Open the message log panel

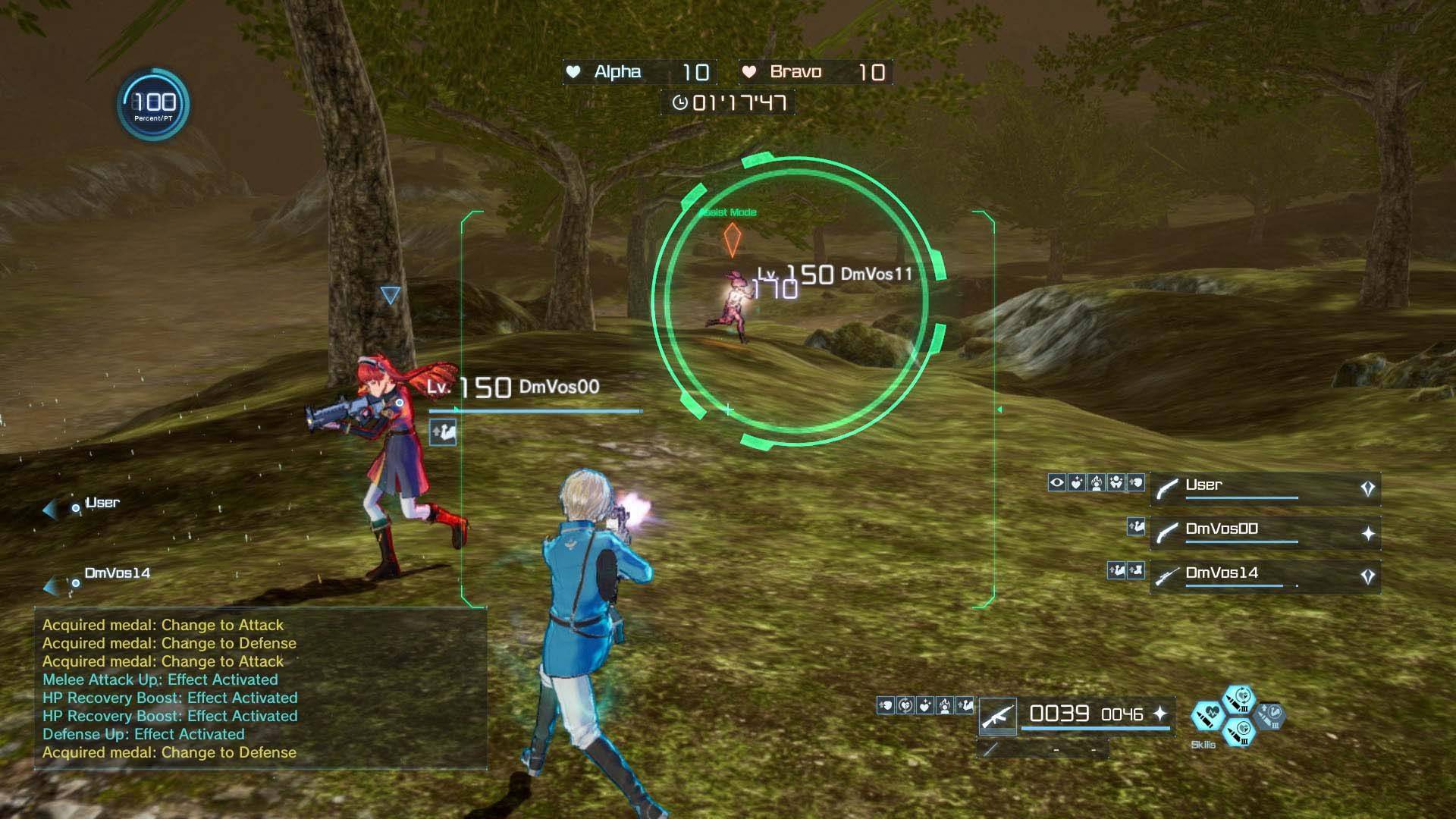point(260,689)
